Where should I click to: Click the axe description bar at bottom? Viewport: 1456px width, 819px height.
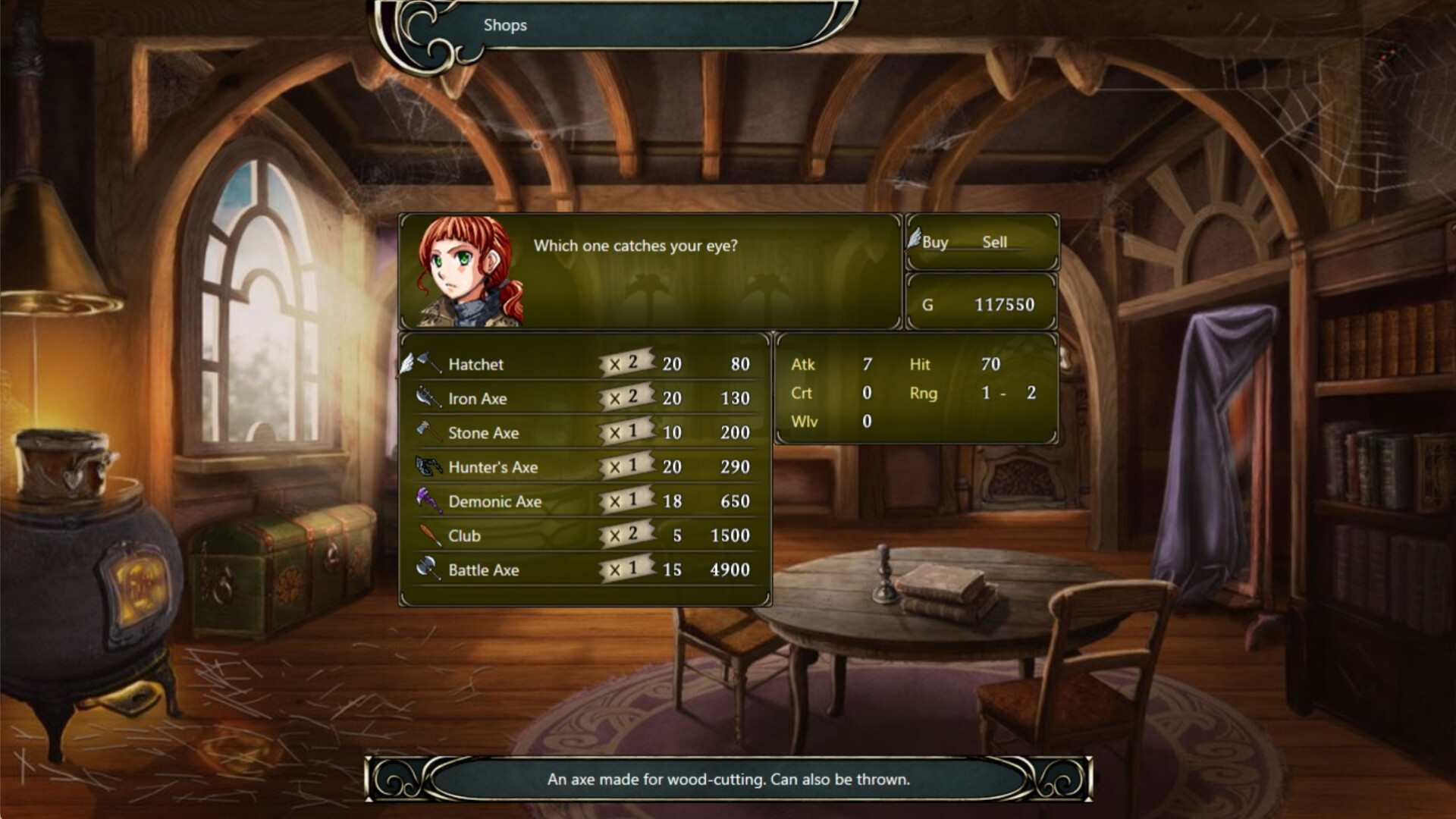tap(728, 779)
